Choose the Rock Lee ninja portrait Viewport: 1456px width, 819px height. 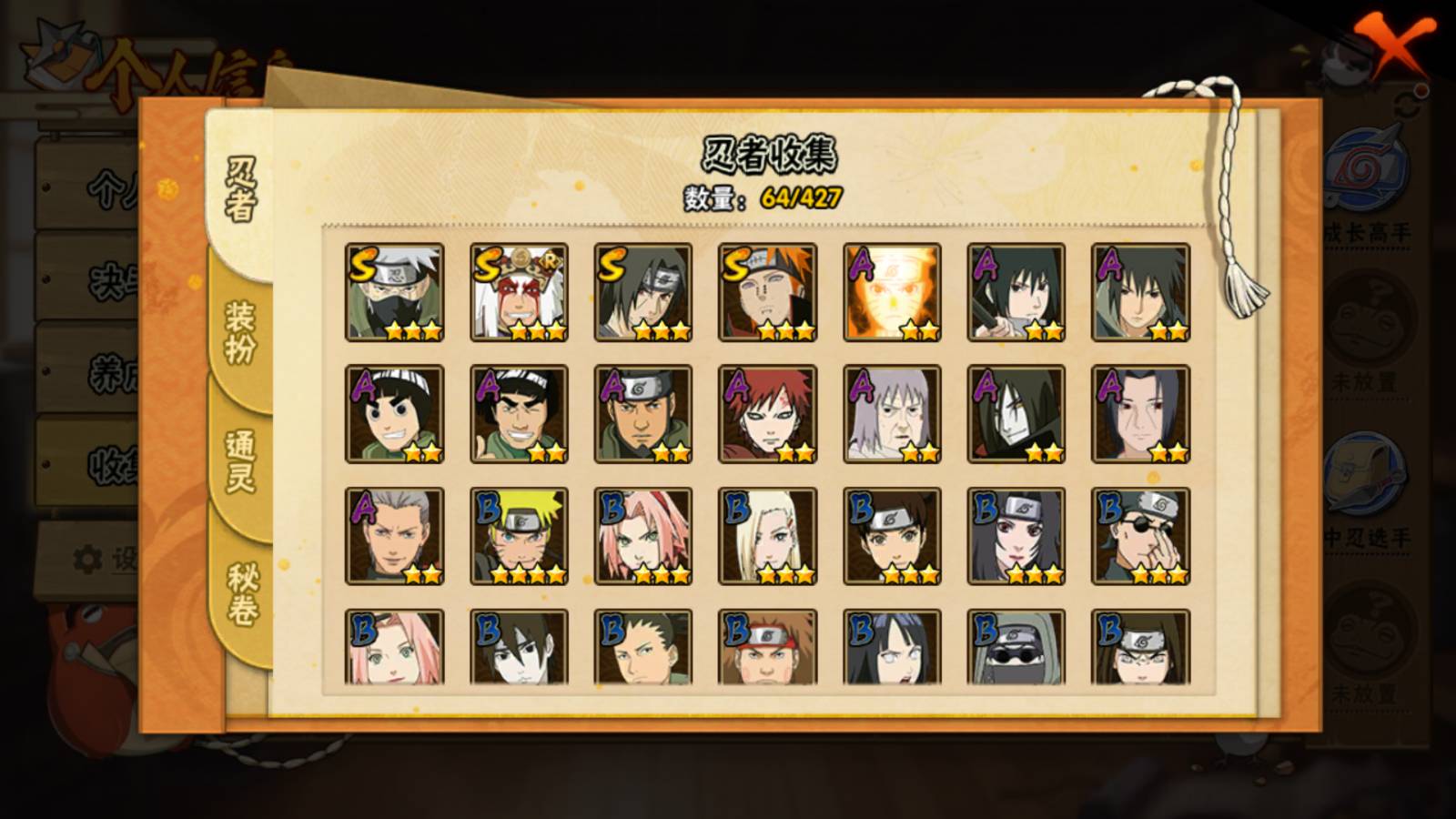395,414
